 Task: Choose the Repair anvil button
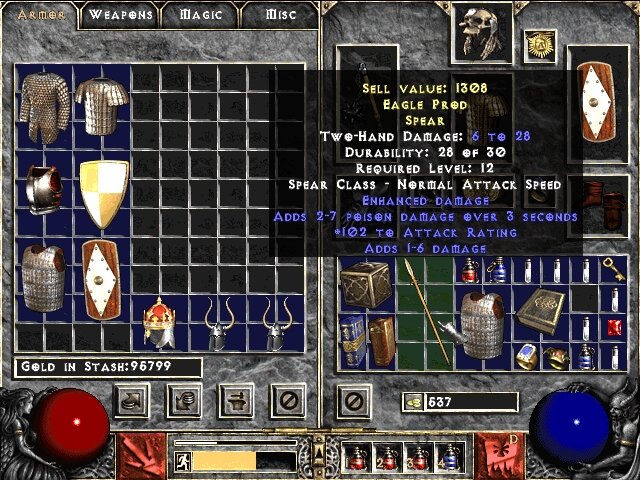[235, 401]
